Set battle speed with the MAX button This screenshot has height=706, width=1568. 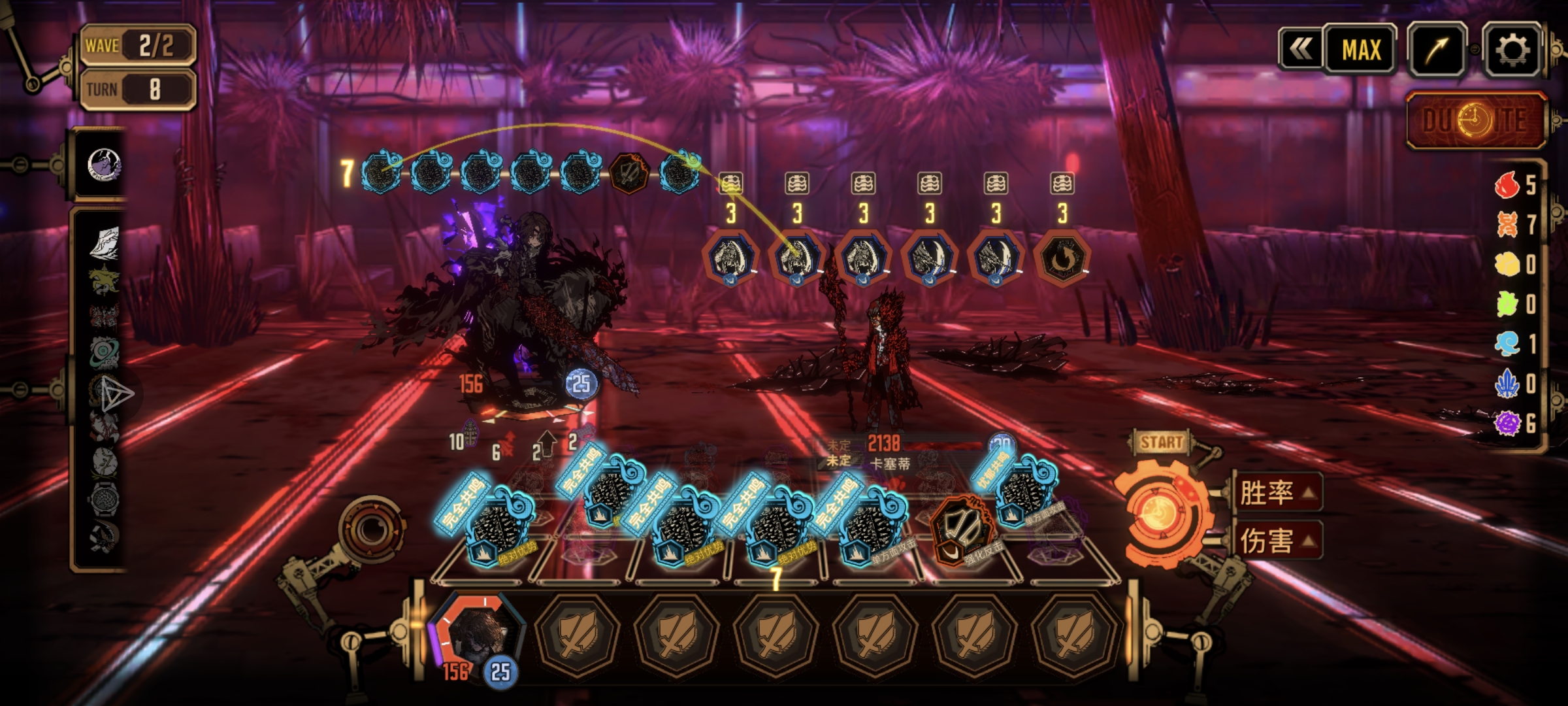pyautogui.click(x=1361, y=50)
